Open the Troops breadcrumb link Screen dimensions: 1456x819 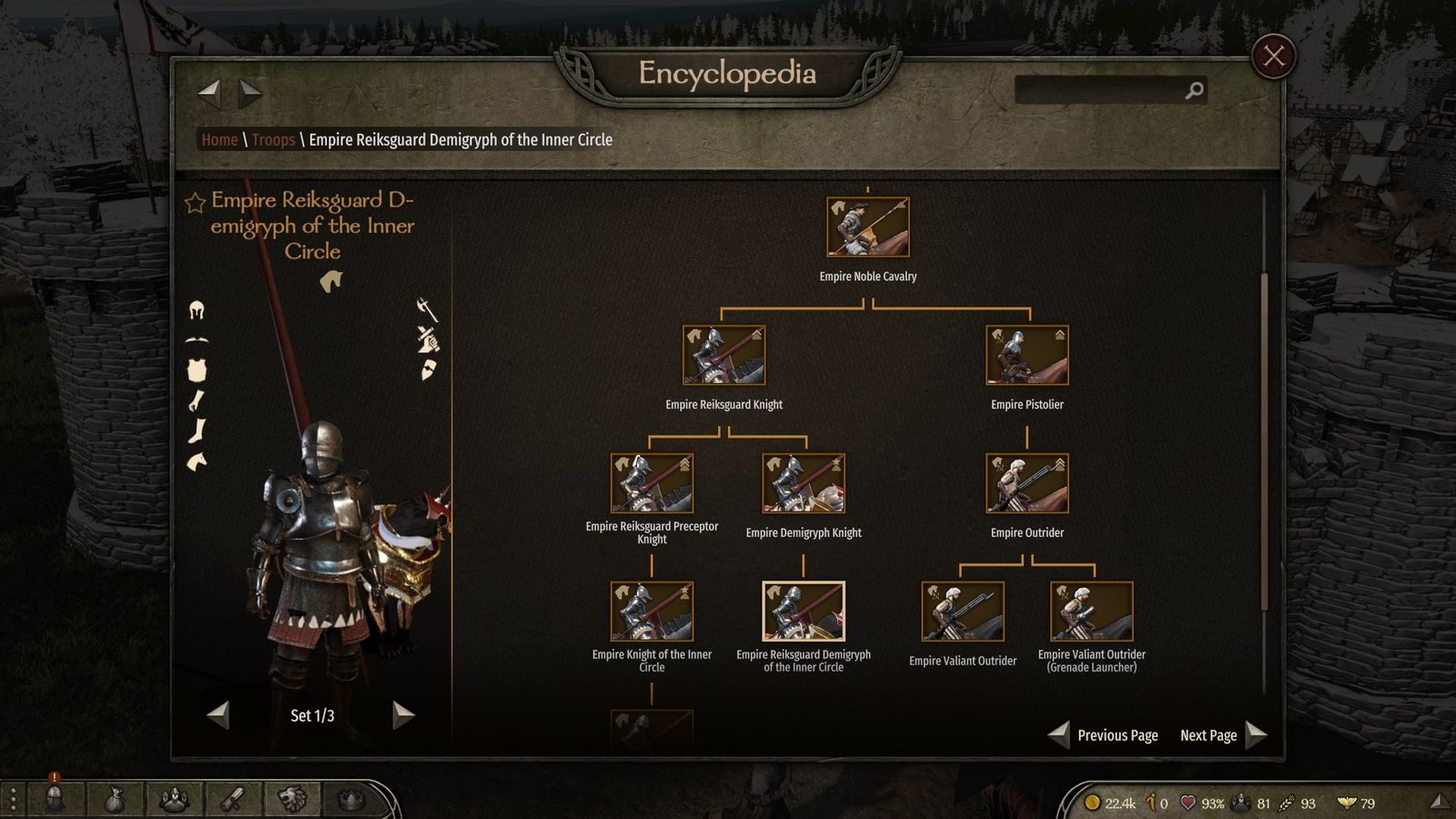273,140
